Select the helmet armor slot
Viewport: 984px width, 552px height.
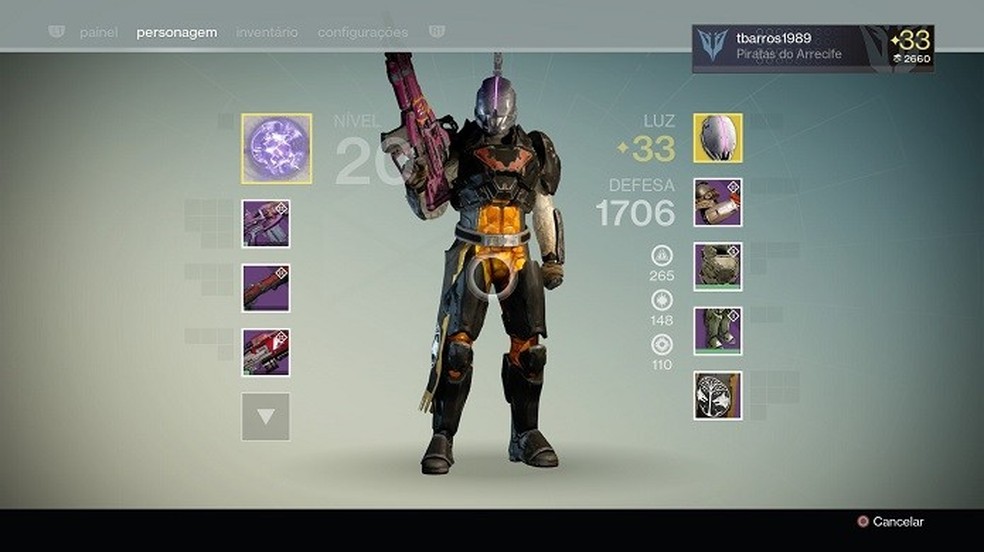(x=718, y=138)
